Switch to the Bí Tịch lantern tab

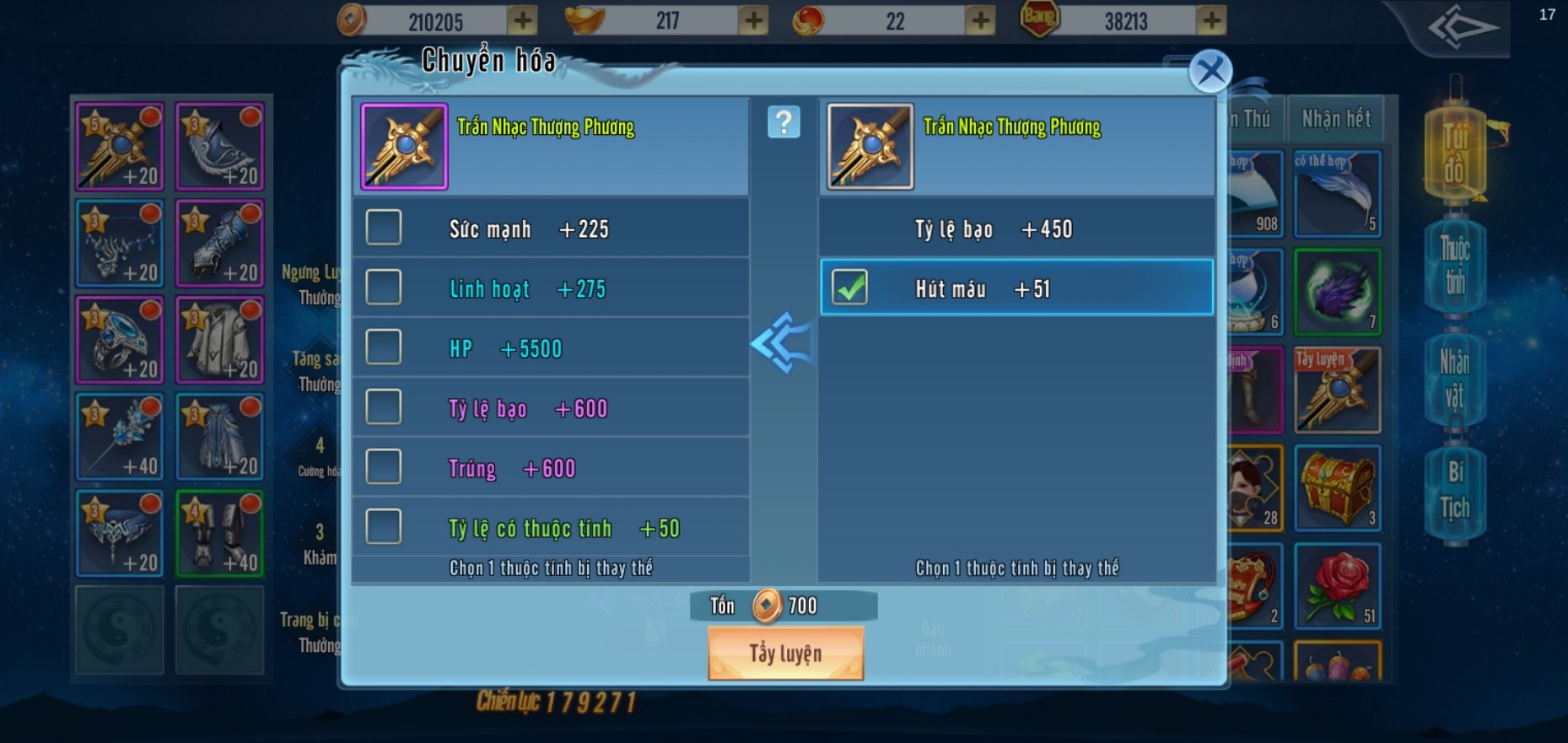point(1454,490)
